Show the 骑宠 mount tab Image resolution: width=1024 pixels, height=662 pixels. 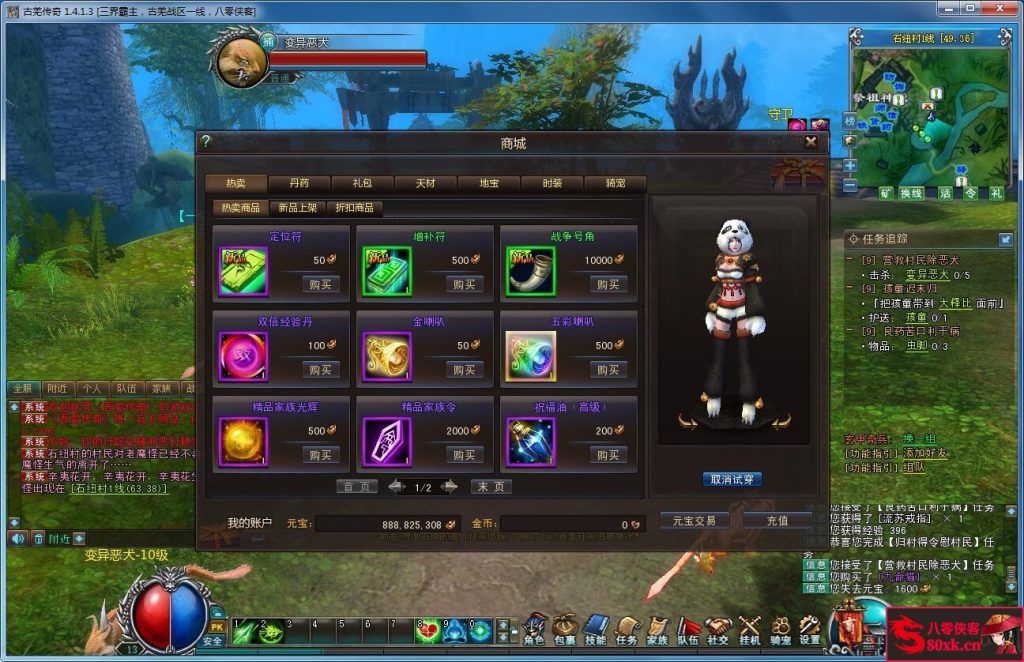click(615, 184)
